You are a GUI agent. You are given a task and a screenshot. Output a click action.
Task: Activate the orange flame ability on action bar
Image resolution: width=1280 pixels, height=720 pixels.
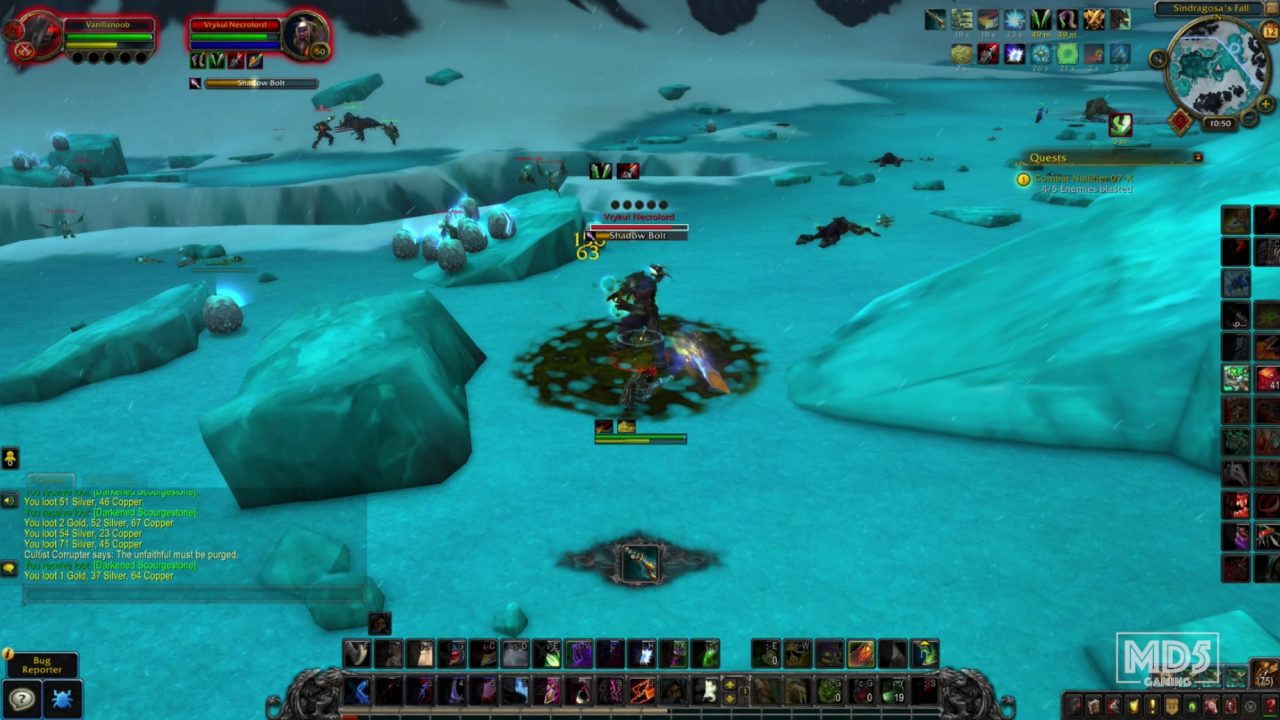(861, 654)
